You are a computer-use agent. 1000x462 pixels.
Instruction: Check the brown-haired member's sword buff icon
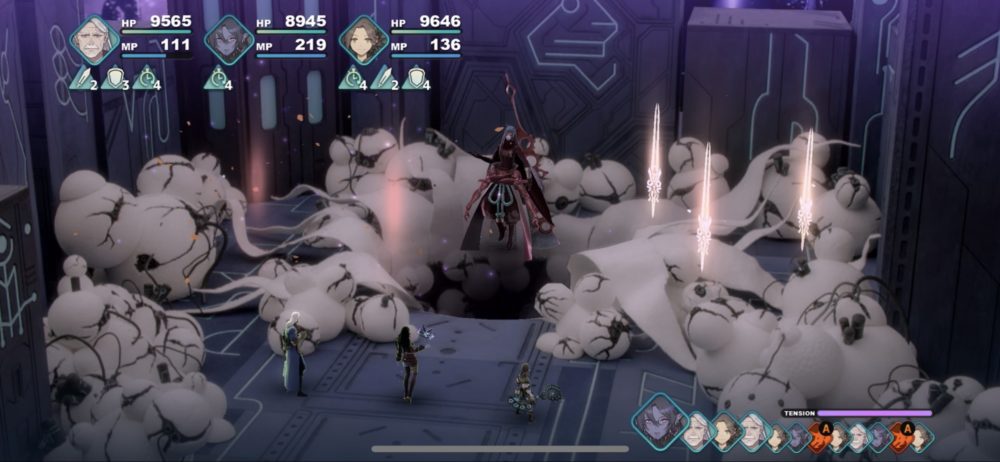click(382, 77)
